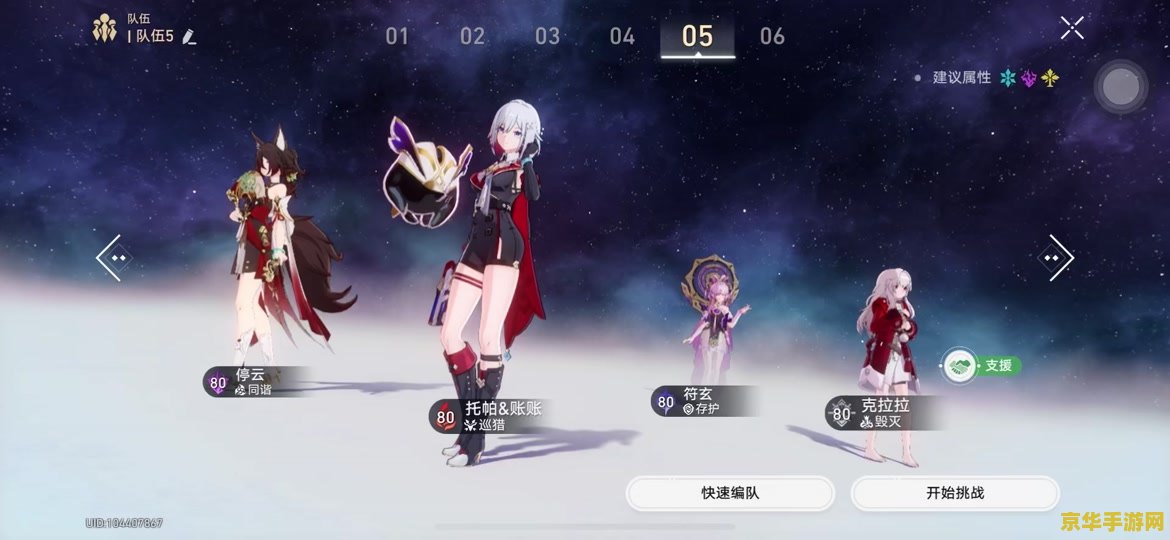This screenshot has width=1170, height=540.
Task: Switch to team tab 02
Action: (x=472, y=37)
